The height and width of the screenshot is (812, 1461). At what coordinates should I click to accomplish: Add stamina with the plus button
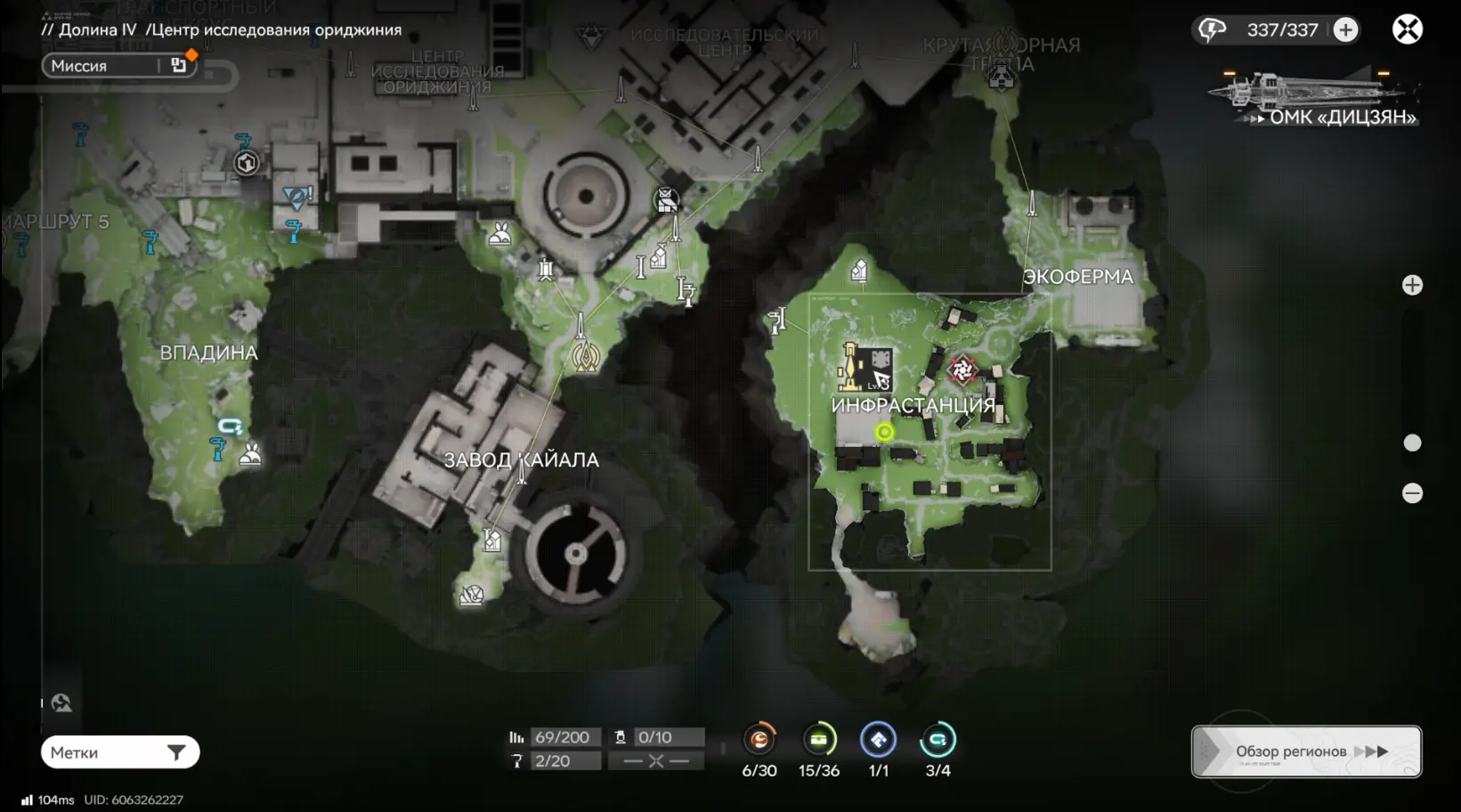click(1345, 30)
